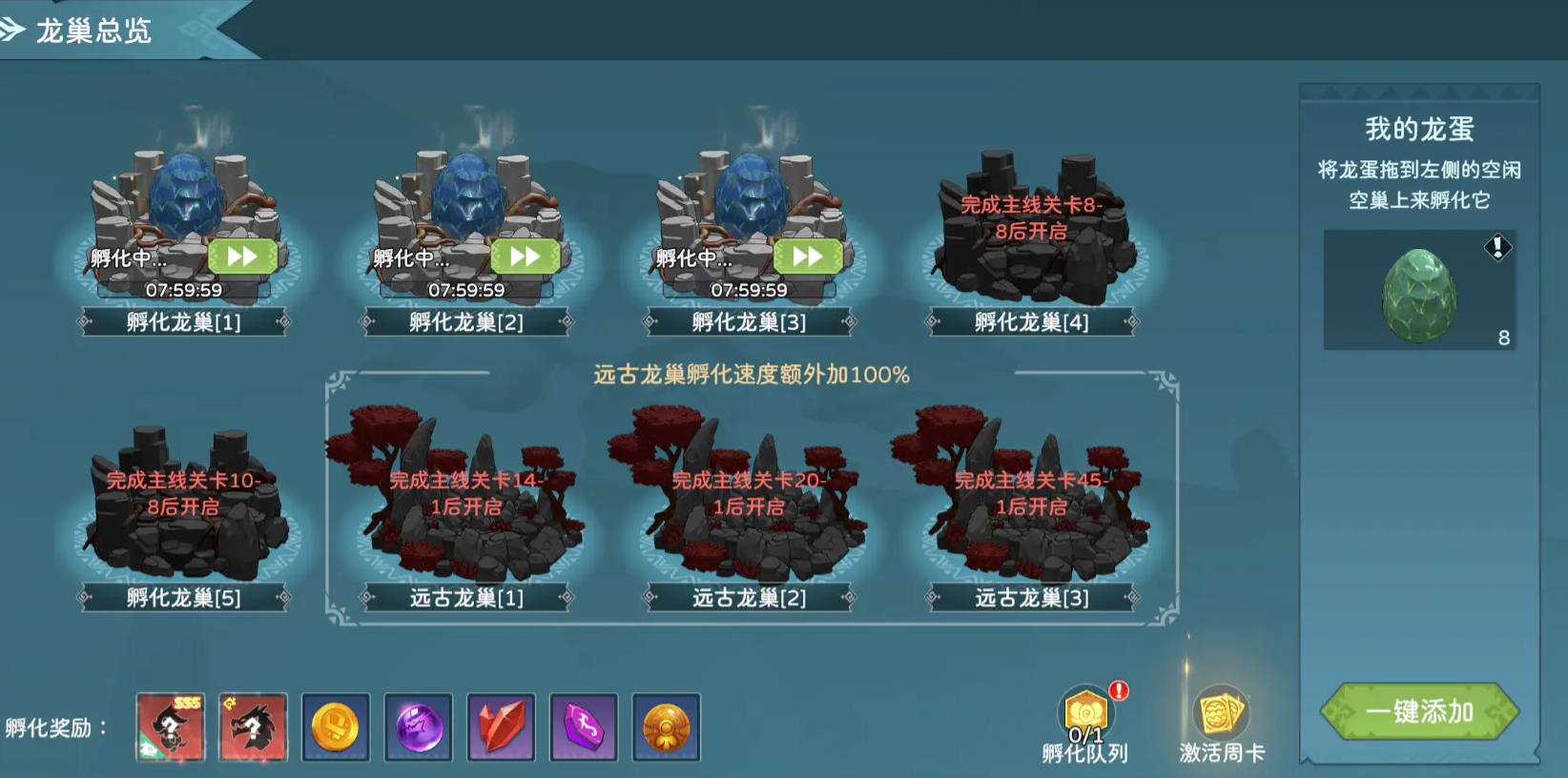The width and height of the screenshot is (1568, 778).
Task: Click the exclamation badge on the dragon egg
Action: (1500, 248)
